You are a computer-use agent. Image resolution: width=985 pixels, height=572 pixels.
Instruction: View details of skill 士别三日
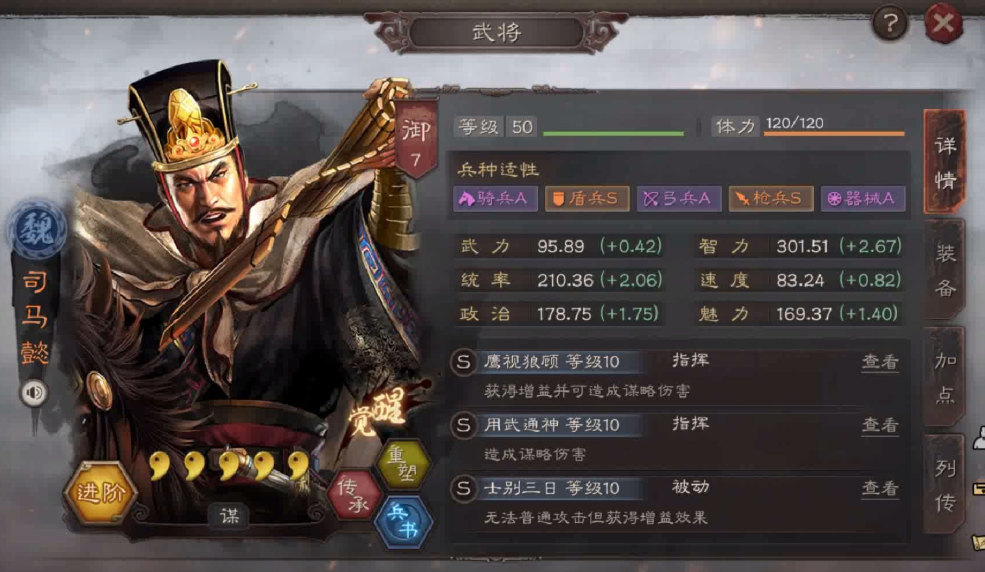point(880,488)
